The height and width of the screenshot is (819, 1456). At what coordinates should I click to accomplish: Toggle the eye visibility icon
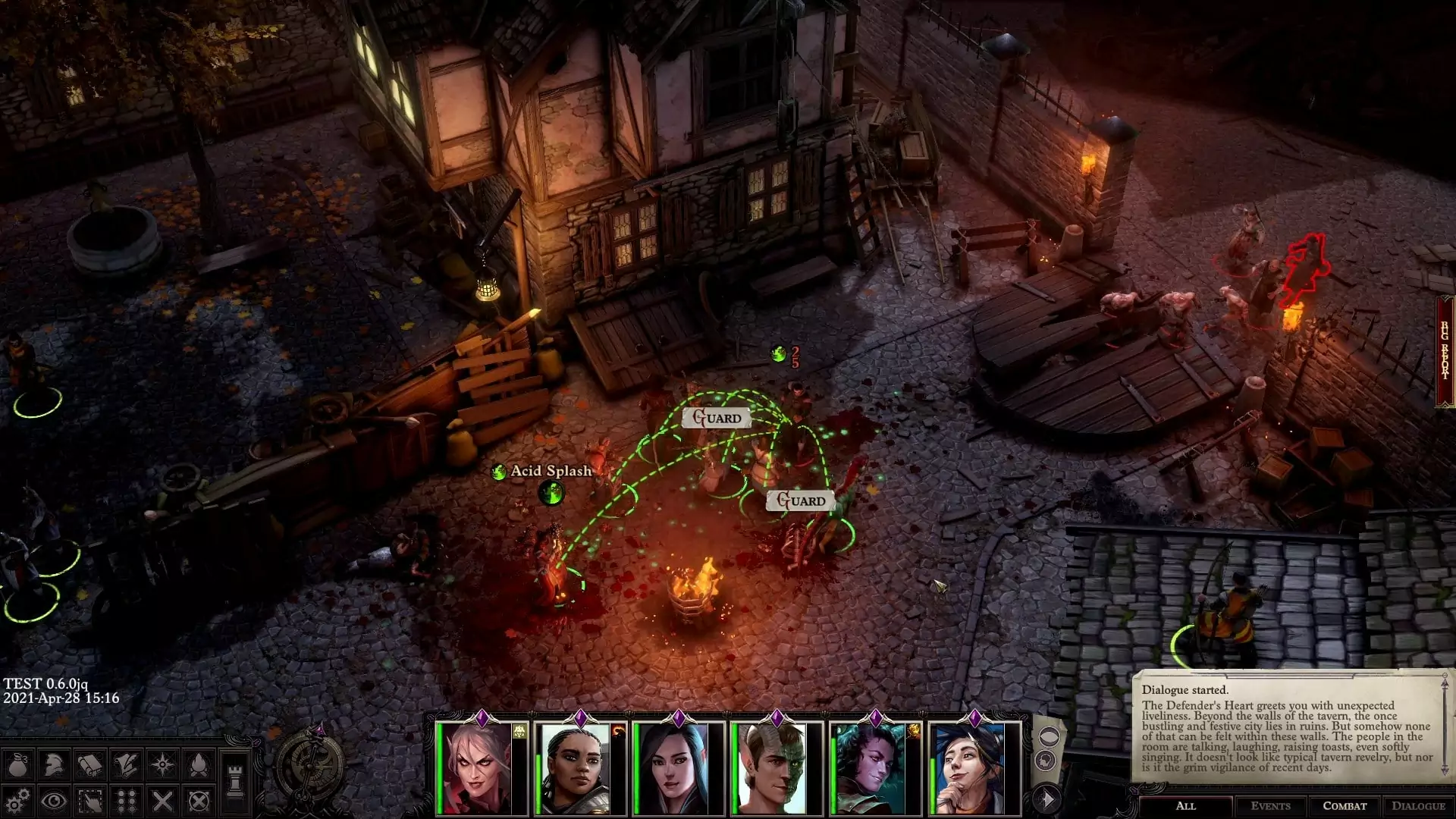pyautogui.click(x=54, y=801)
